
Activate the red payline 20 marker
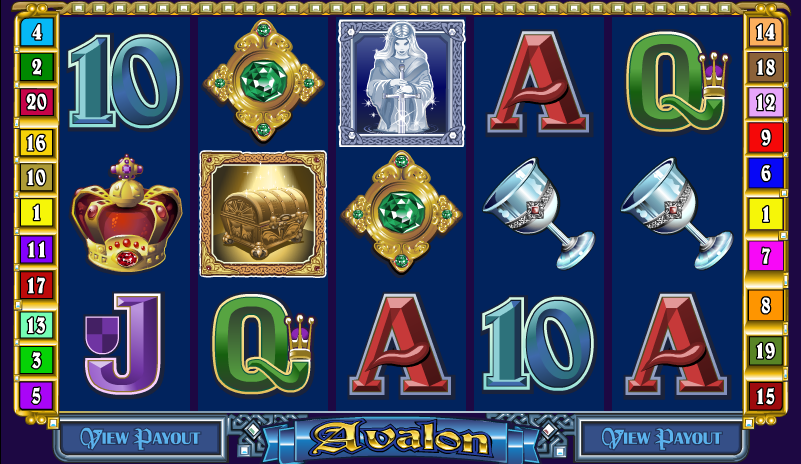pyautogui.click(x=36, y=102)
